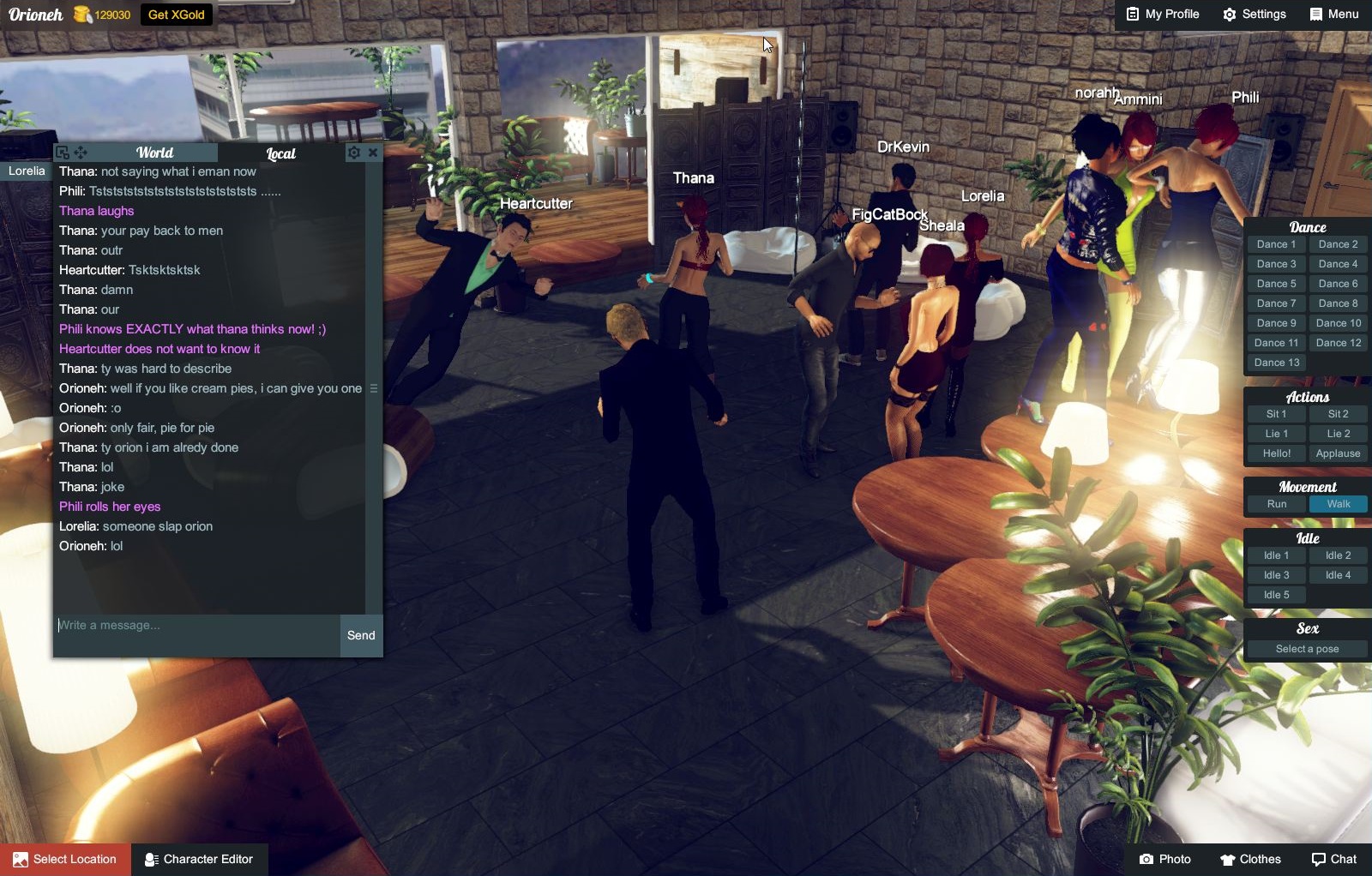This screenshot has height=876, width=1372.
Task: Open chat settings gear icon
Action: 354,153
